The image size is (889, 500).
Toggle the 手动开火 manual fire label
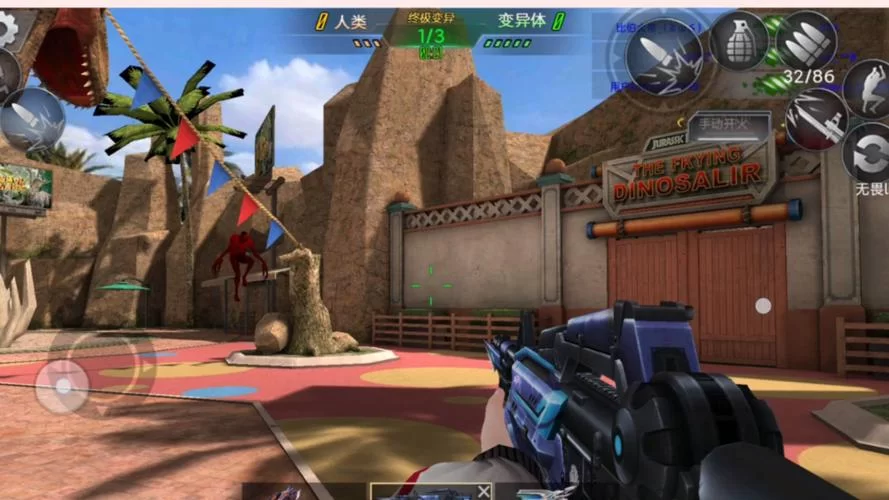pyautogui.click(x=729, y=125)
